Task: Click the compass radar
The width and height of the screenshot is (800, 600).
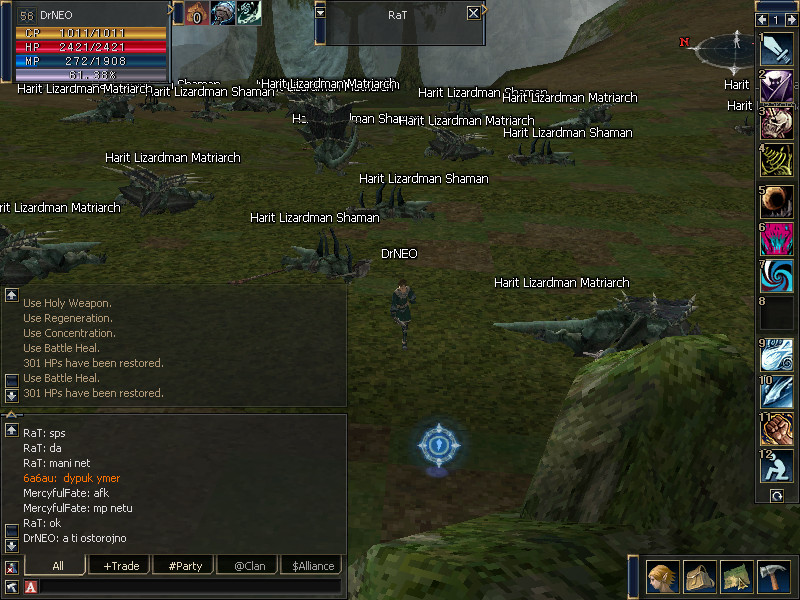Action: [735, 48]
